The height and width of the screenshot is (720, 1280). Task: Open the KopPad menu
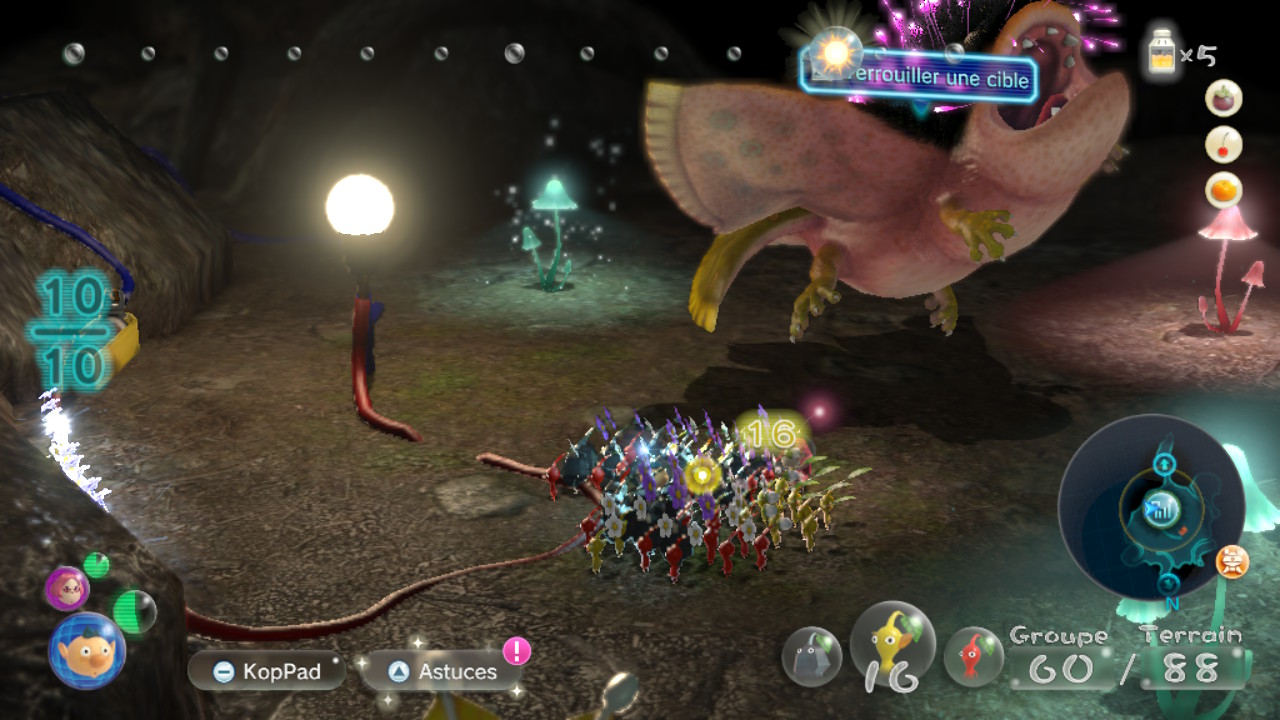[x=266, y=671]
